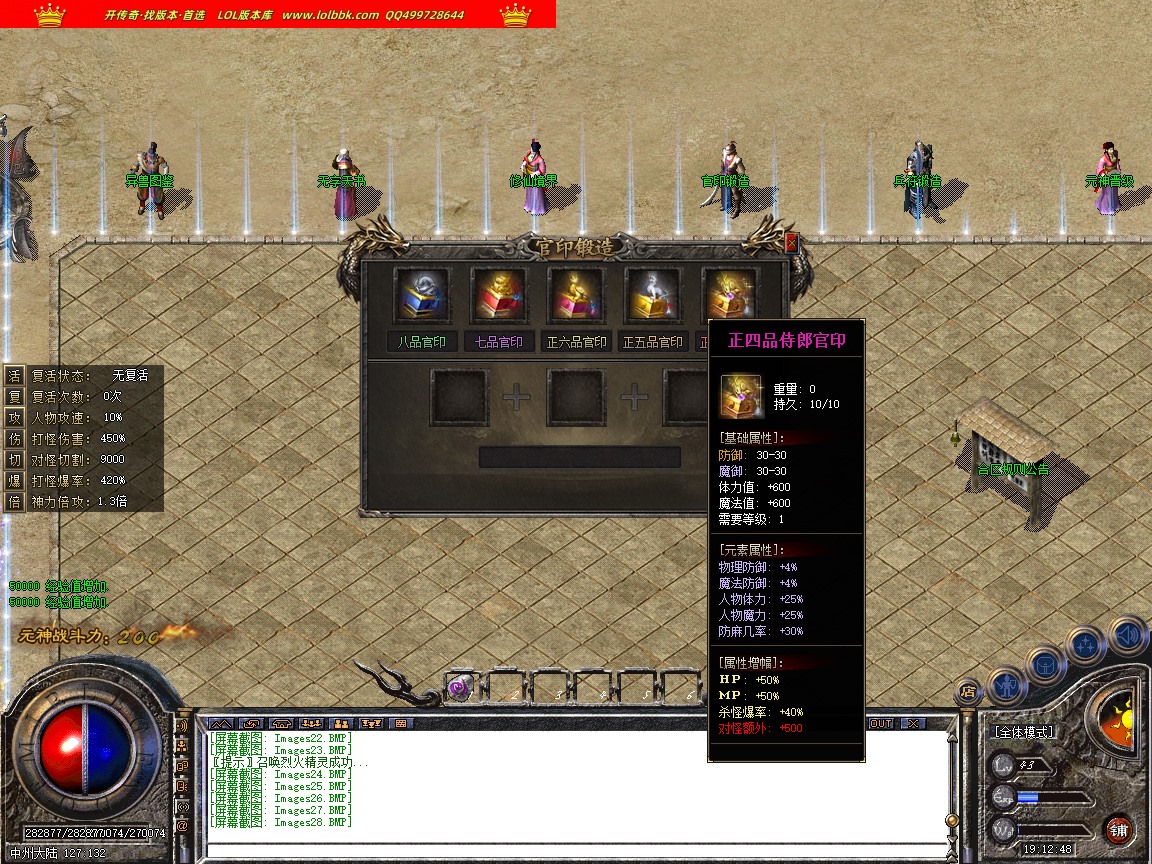Toggle the sound speaker button

[x=1127, y=634]
